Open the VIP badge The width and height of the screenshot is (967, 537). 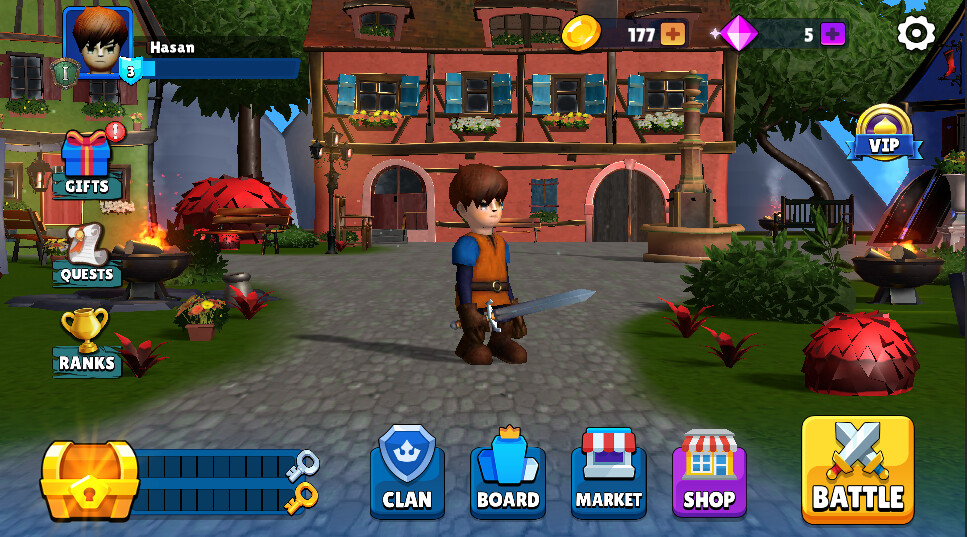883,135
